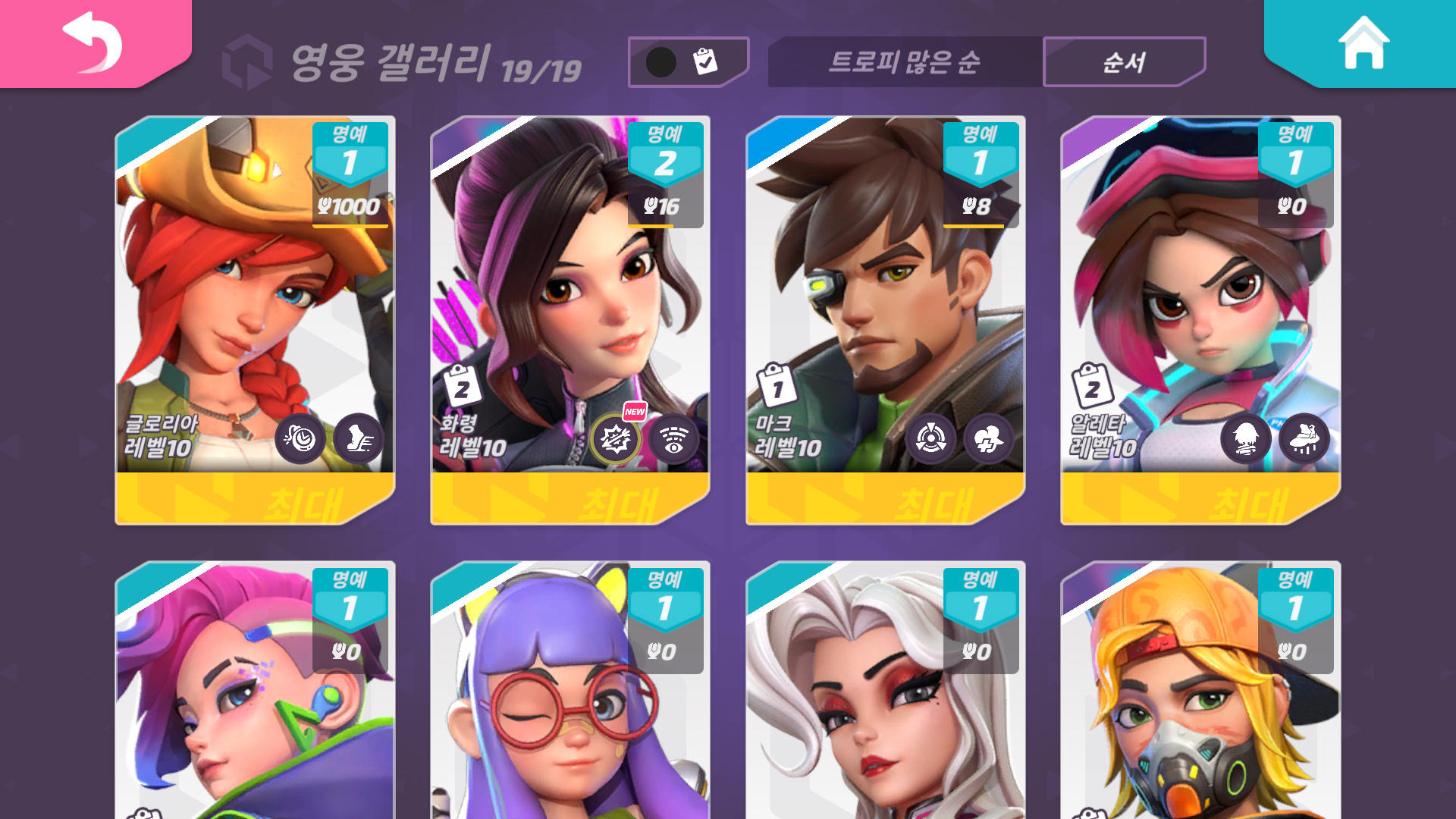Select Aleta's jet boots skill icon
Screen dimensions: 1456x819
point(1304,440)
